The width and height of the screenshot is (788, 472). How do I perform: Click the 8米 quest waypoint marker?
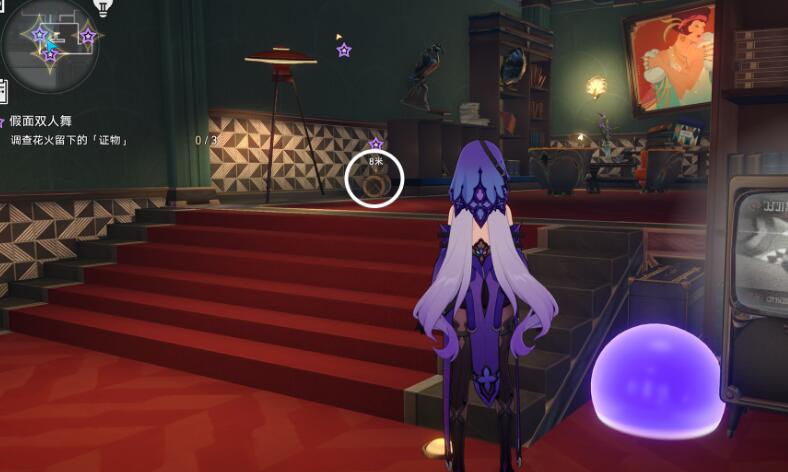coord(375,180)
